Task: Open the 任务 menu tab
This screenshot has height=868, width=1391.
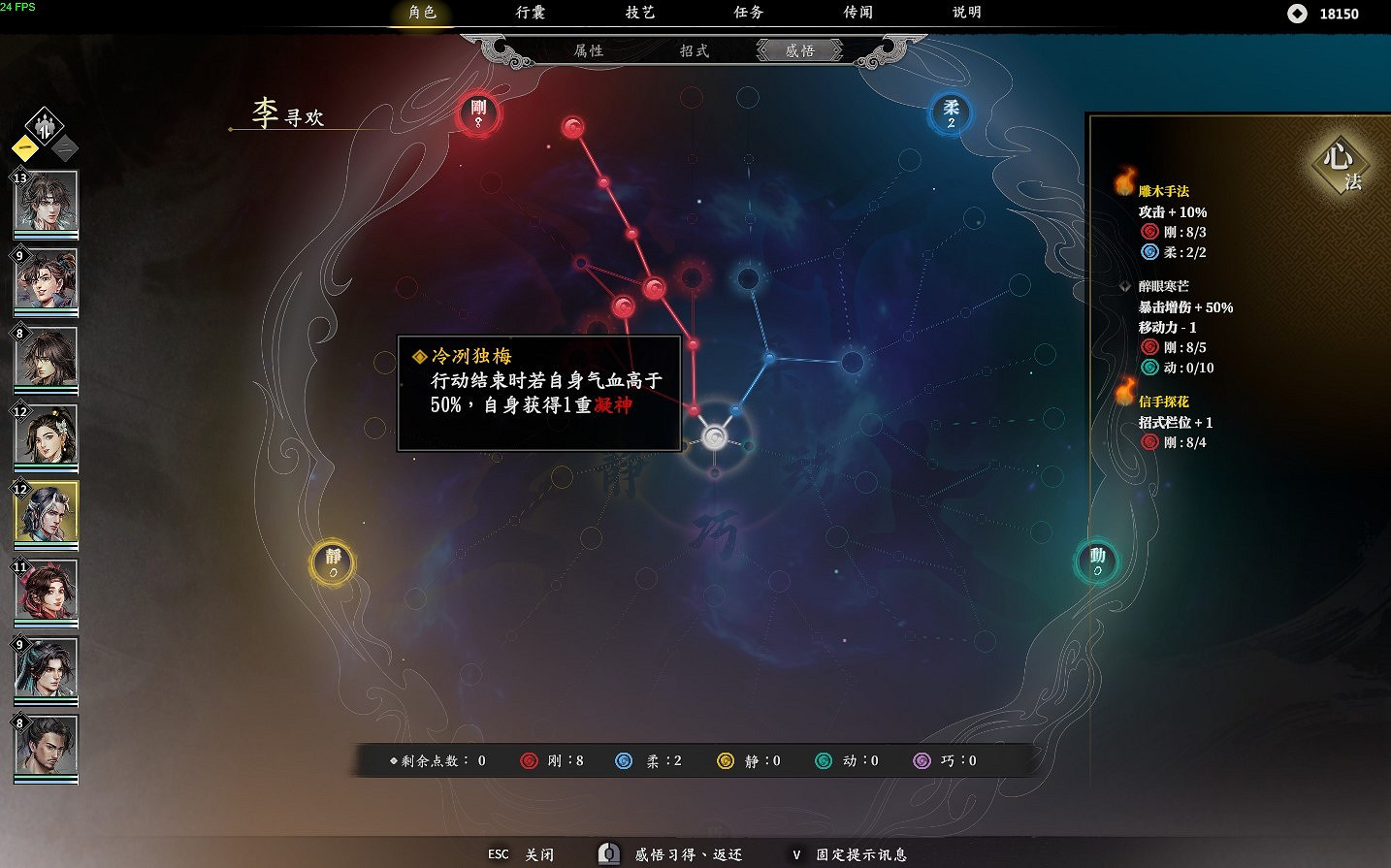Action: pos(748,14)
